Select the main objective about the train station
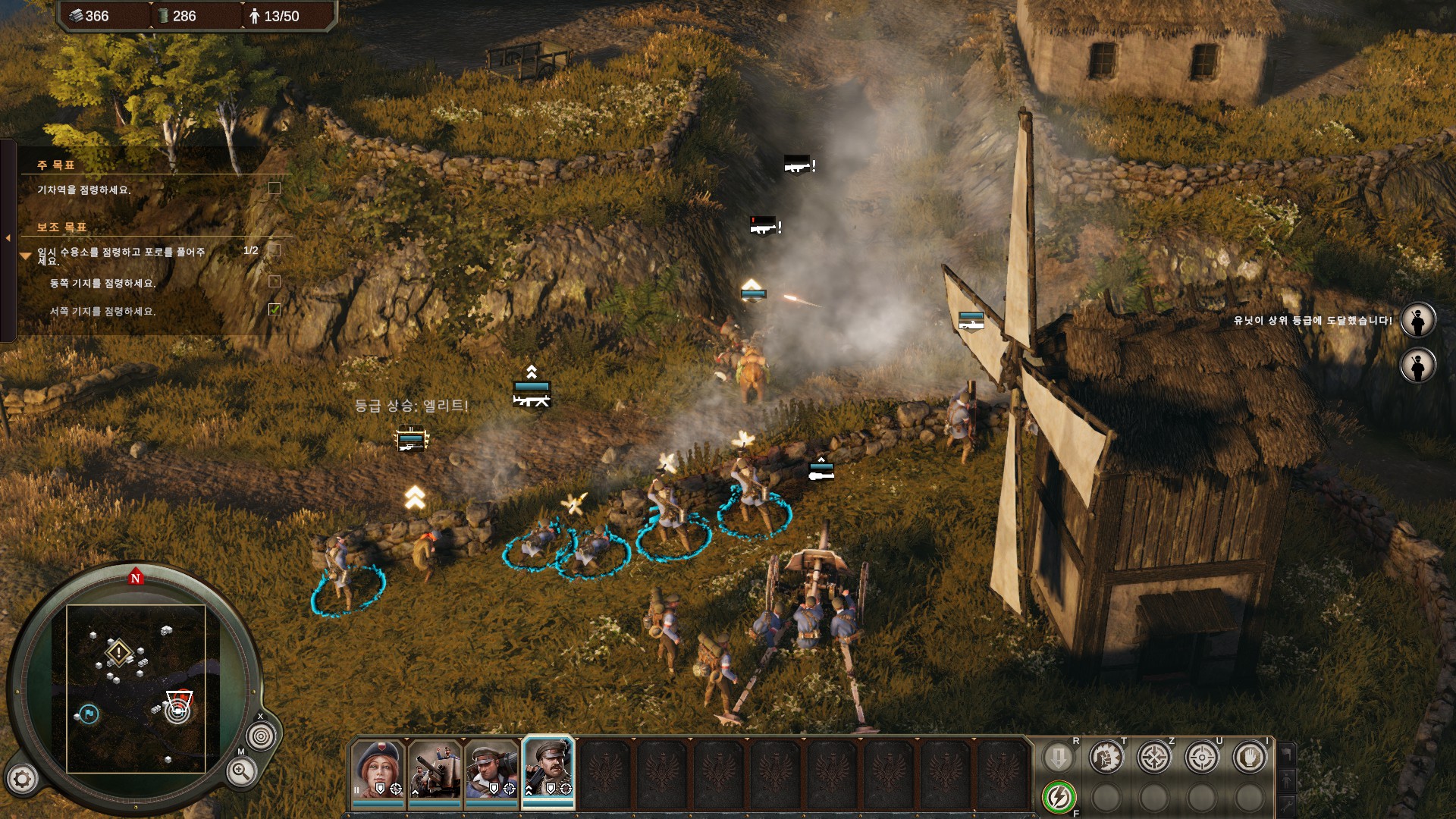Viewport: 1456px width, 819px height. 84,190
